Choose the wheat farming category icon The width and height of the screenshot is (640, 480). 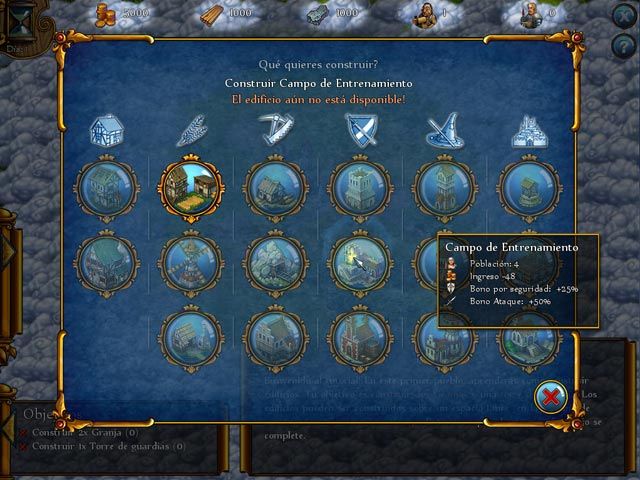click(x=190, y=127)
